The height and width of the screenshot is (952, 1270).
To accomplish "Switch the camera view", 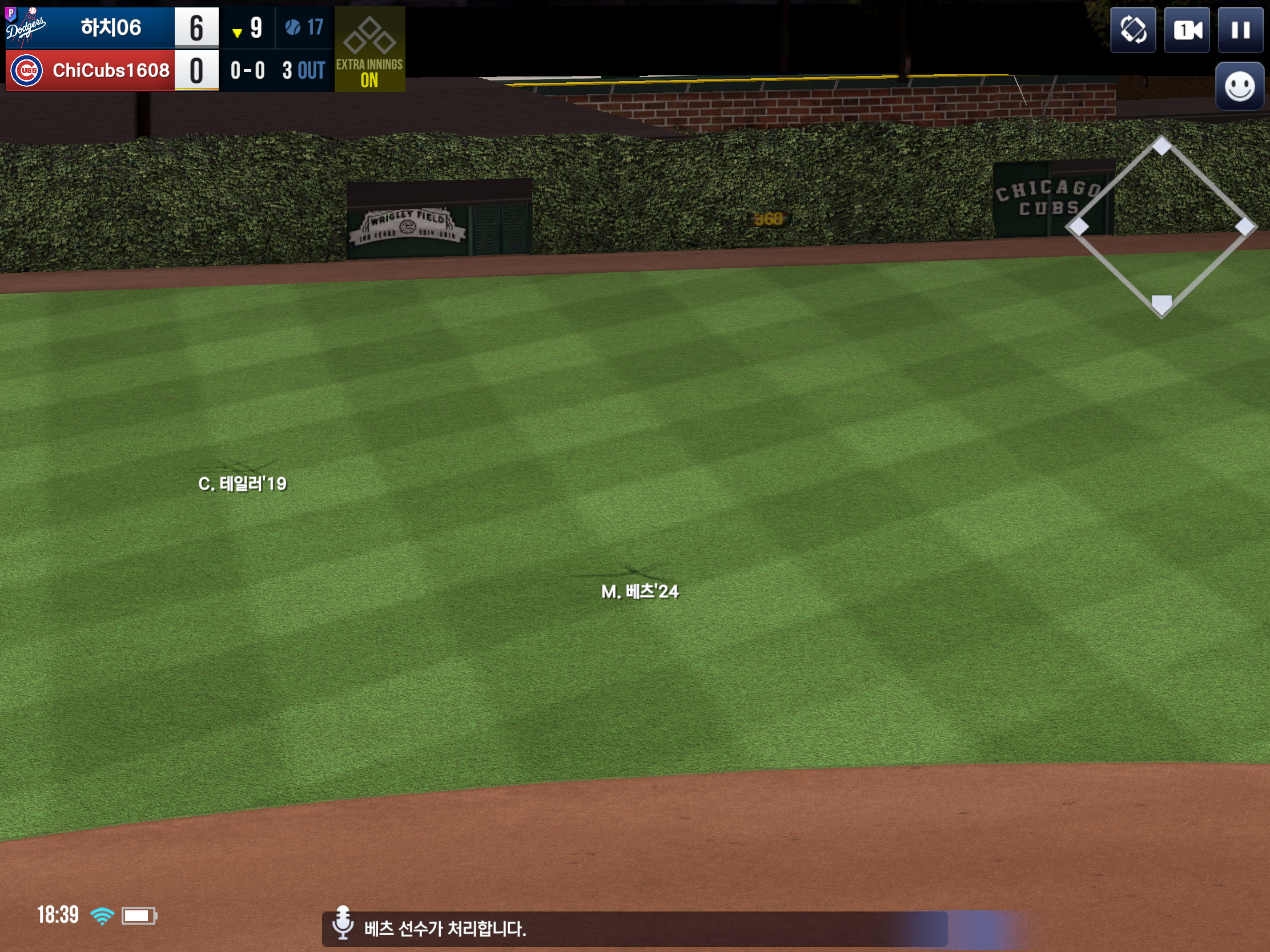I will pos(1187,30).
